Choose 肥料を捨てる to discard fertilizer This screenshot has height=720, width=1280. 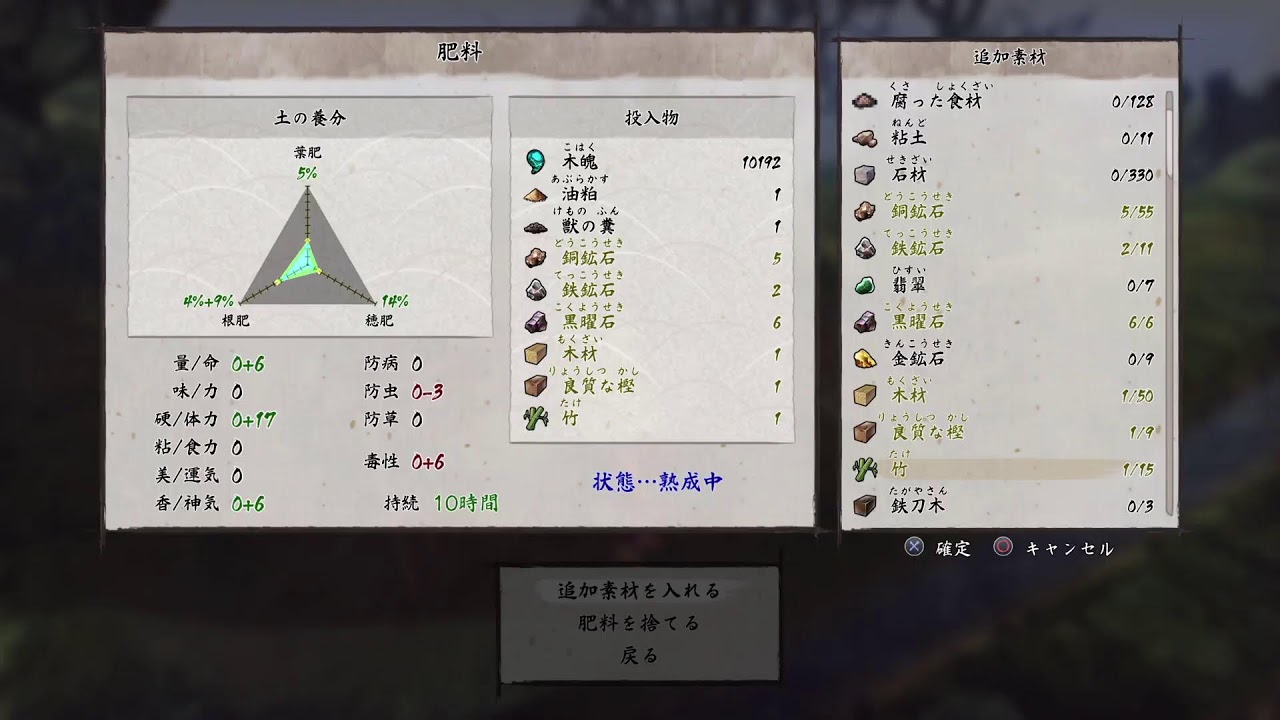pos(639,623)
